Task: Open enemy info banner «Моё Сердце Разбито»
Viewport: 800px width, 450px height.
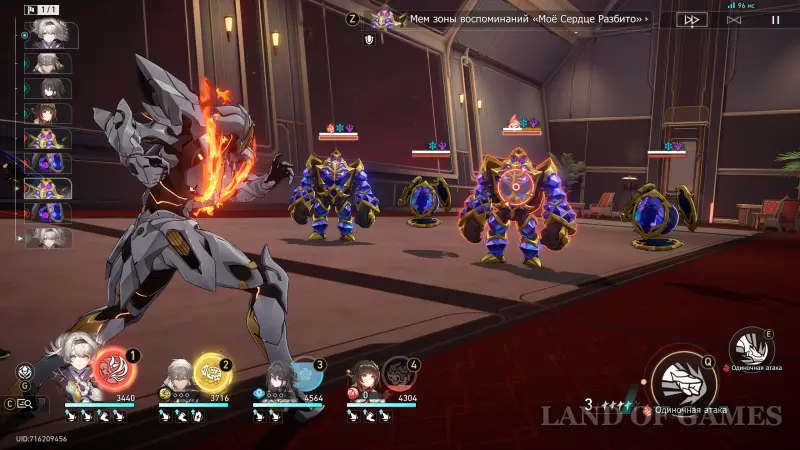Action: tap(528, 19)
